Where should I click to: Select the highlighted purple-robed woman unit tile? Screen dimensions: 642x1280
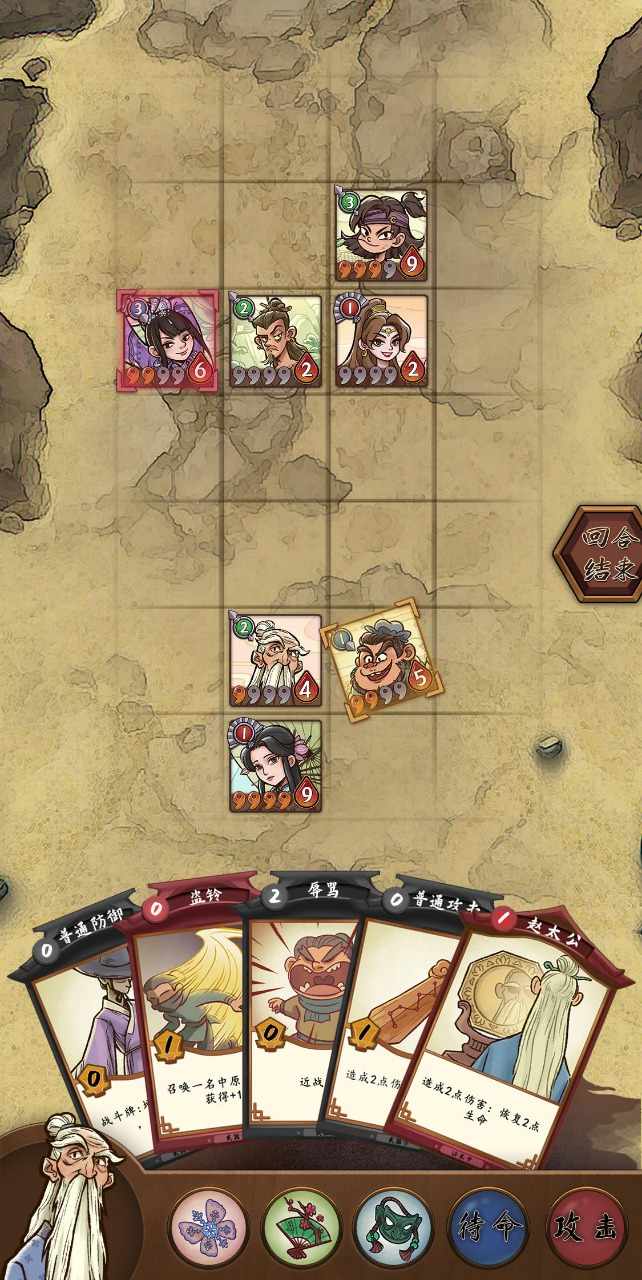pyautogui.click(x=167, y=341)
